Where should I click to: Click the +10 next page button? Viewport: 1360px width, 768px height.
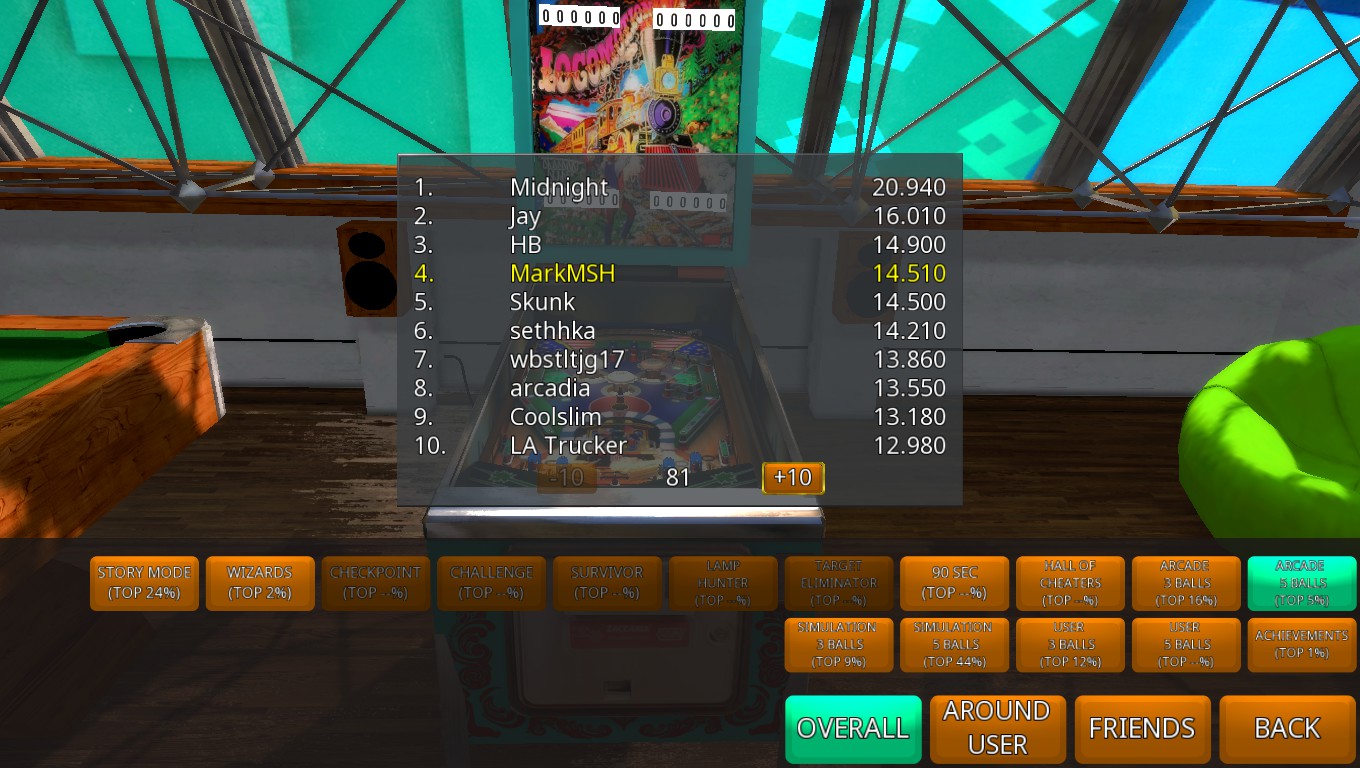(793, 478)
